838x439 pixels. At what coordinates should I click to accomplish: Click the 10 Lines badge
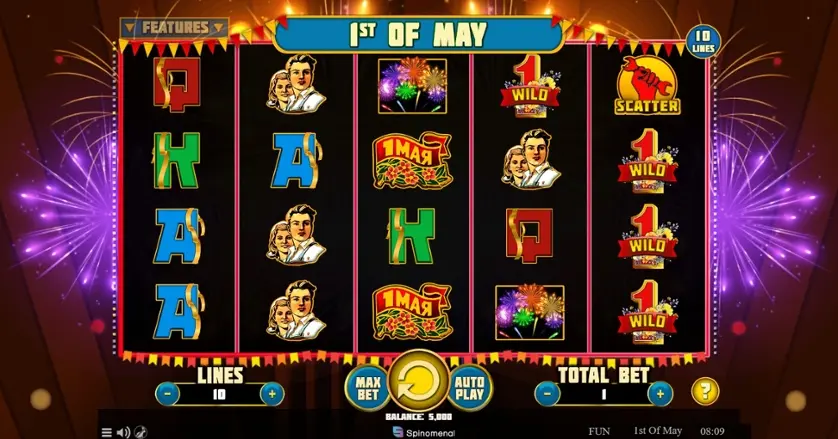tap(703, 43)
